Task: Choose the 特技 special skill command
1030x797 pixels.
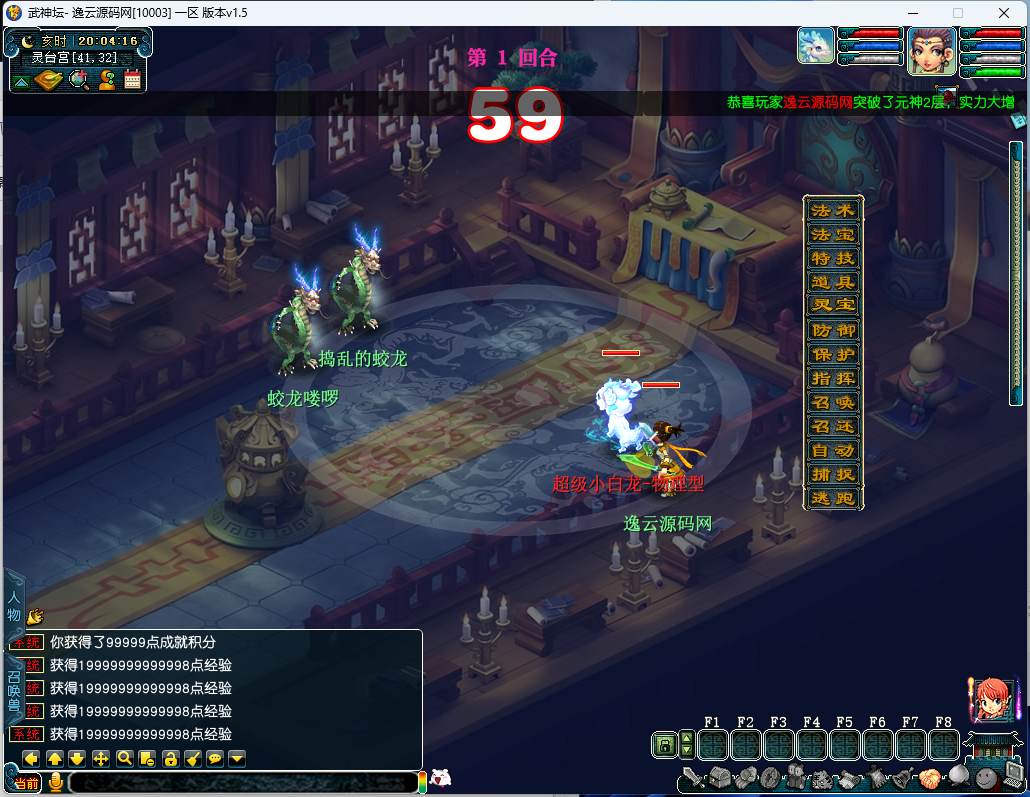Action: [833, 259]
